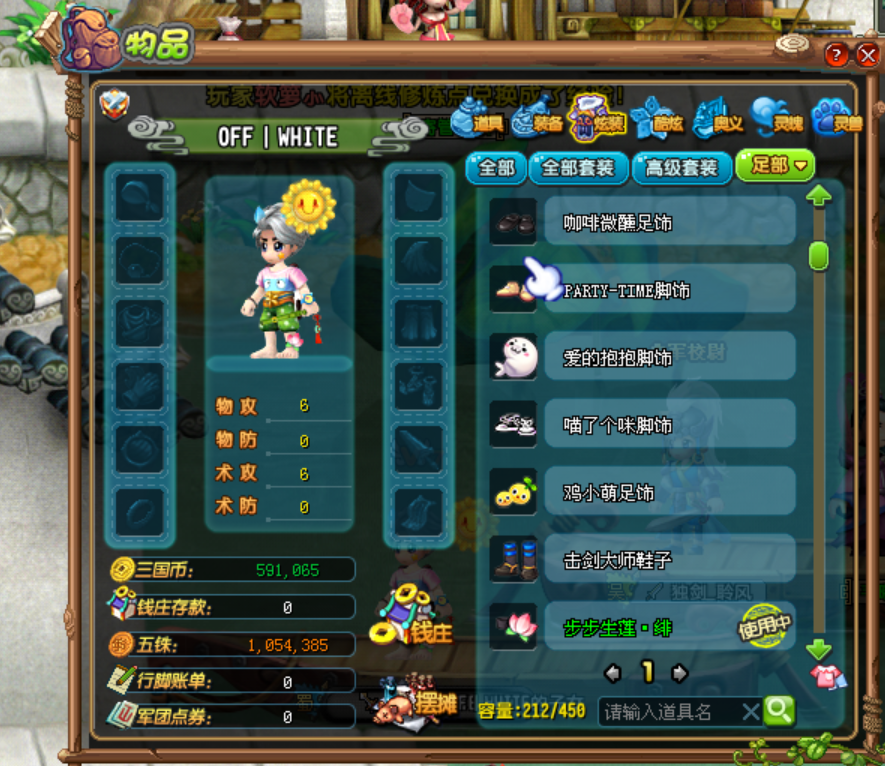Image resolution: width=885 pixels, height=766 pixels.
Task: Open the 灵魄 tab
Action: (779, 122)
